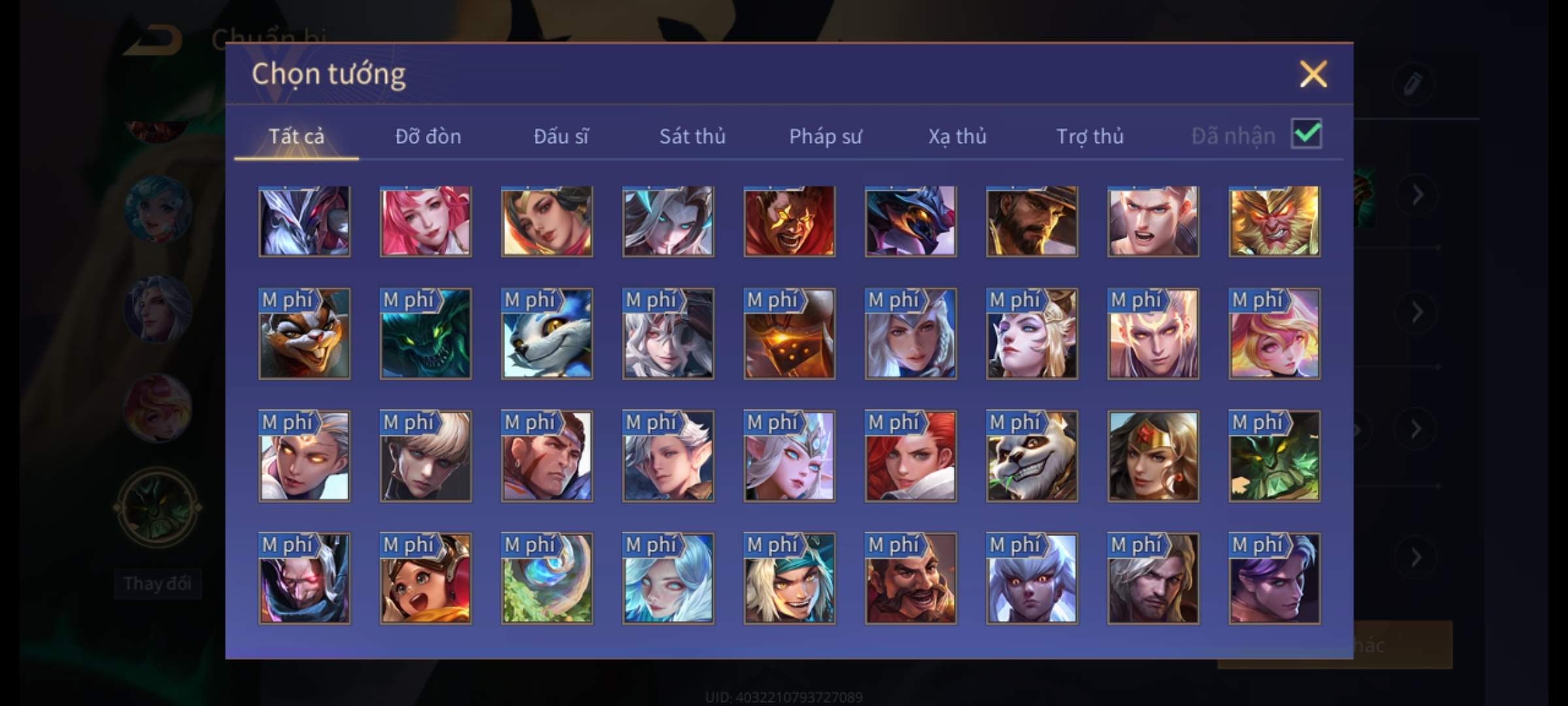1568x706 pixels.
Task: Switch to the Tất cả tab
Action: [x=296, y=136]
